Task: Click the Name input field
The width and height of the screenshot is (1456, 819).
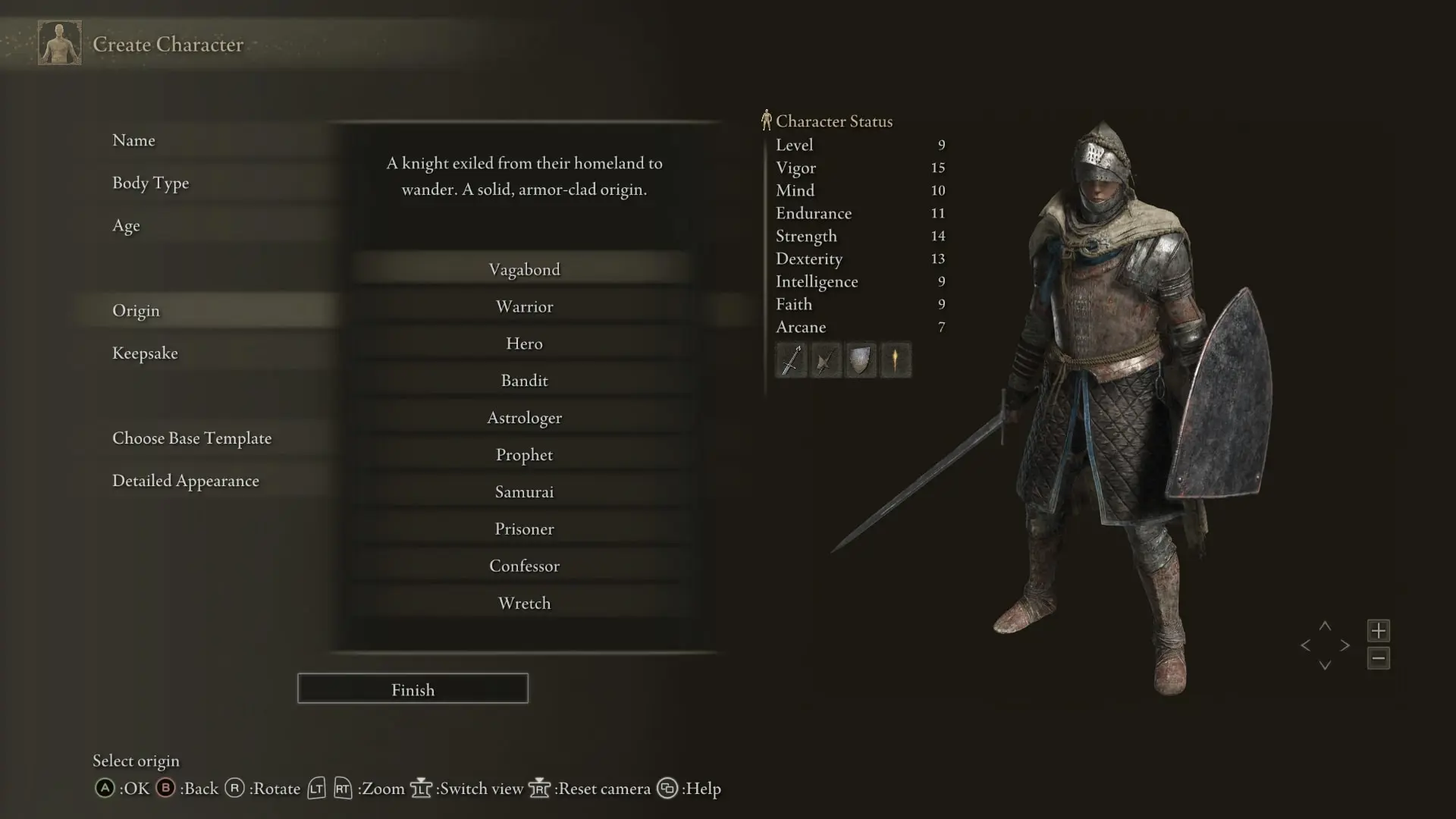Action: (x=134, y=140)
